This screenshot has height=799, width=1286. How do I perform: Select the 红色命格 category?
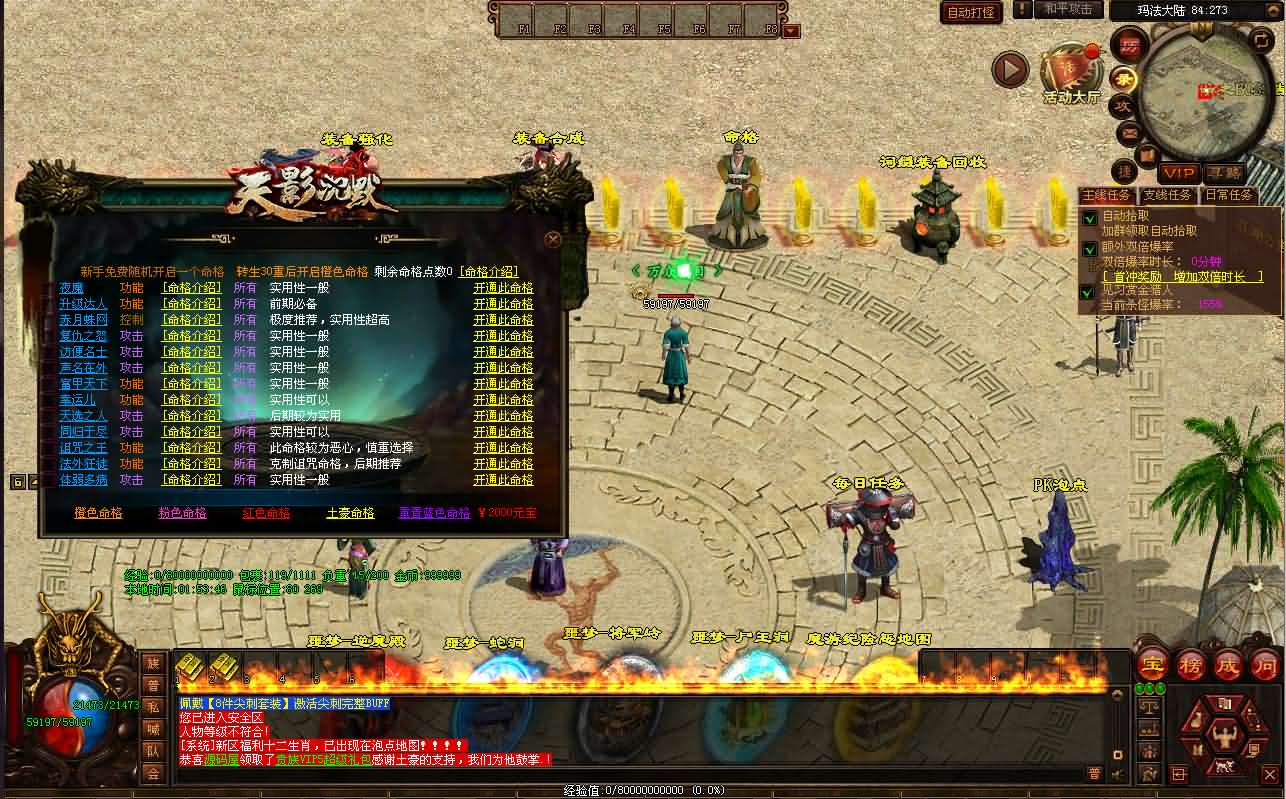[x=265, y=513]
